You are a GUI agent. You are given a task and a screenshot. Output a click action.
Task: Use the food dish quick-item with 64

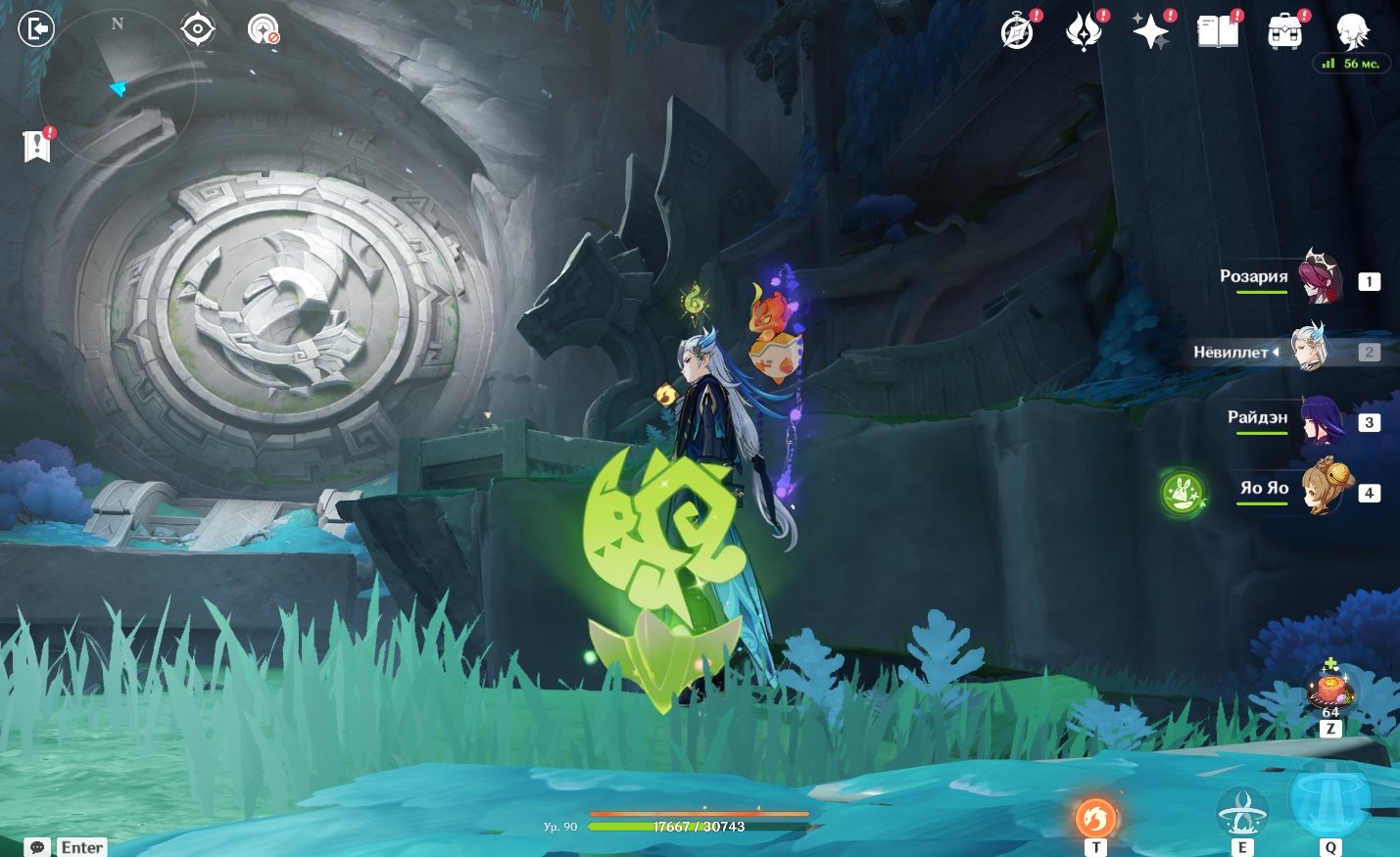click(x=1330, y=690)
